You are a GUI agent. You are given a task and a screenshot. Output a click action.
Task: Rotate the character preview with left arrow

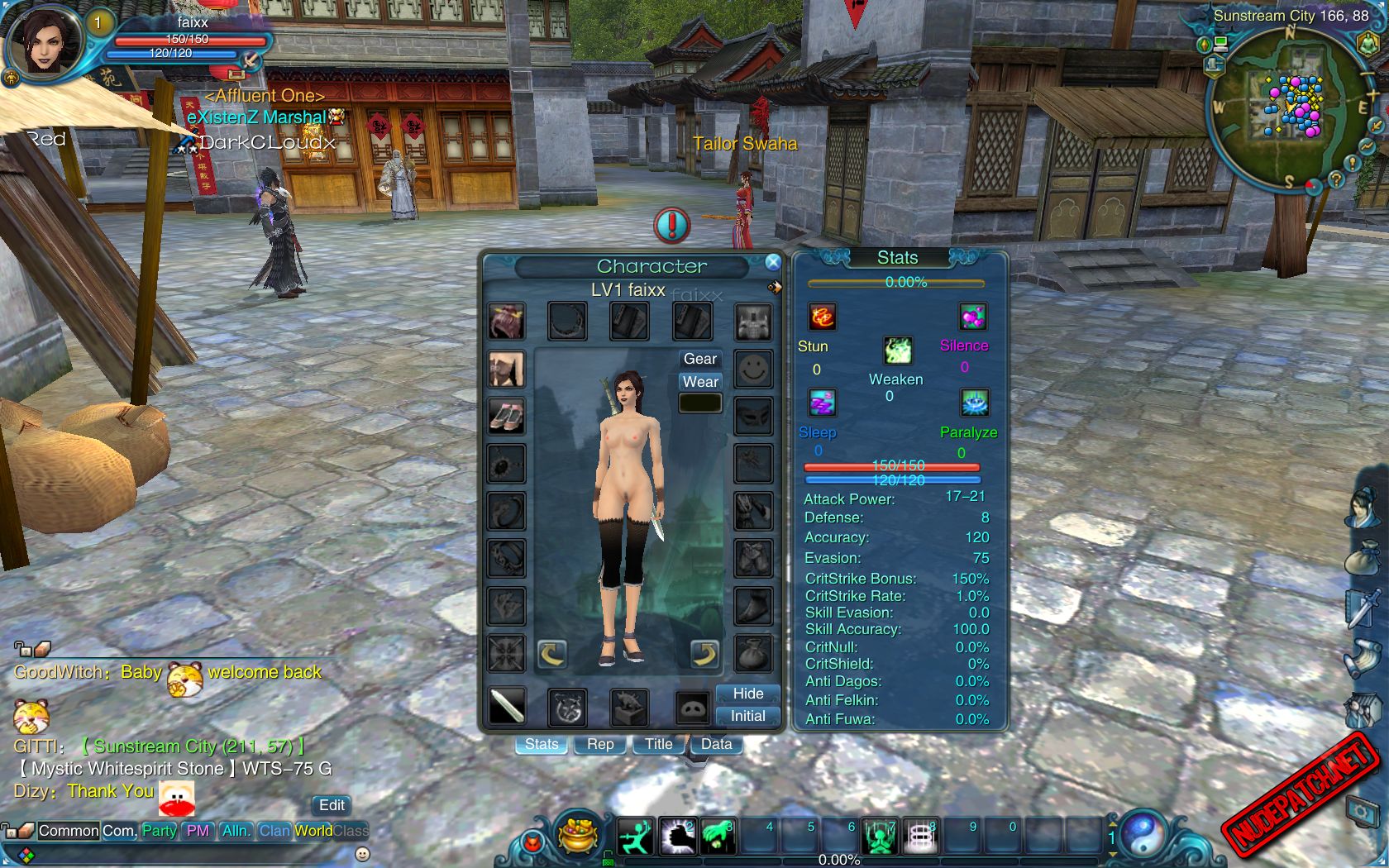coord(551,654)
